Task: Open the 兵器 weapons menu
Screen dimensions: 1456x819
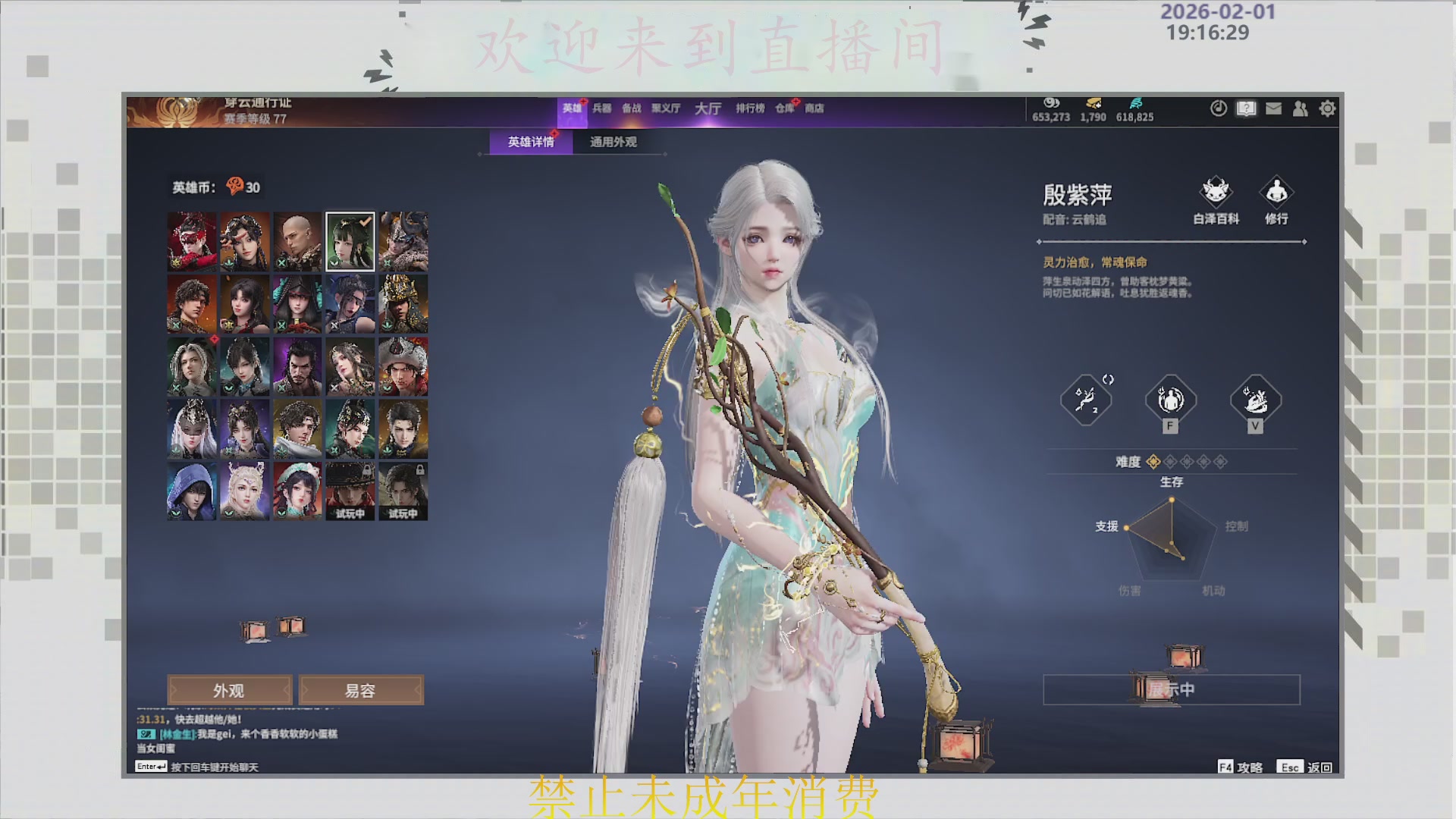Action: click(603, 108)
